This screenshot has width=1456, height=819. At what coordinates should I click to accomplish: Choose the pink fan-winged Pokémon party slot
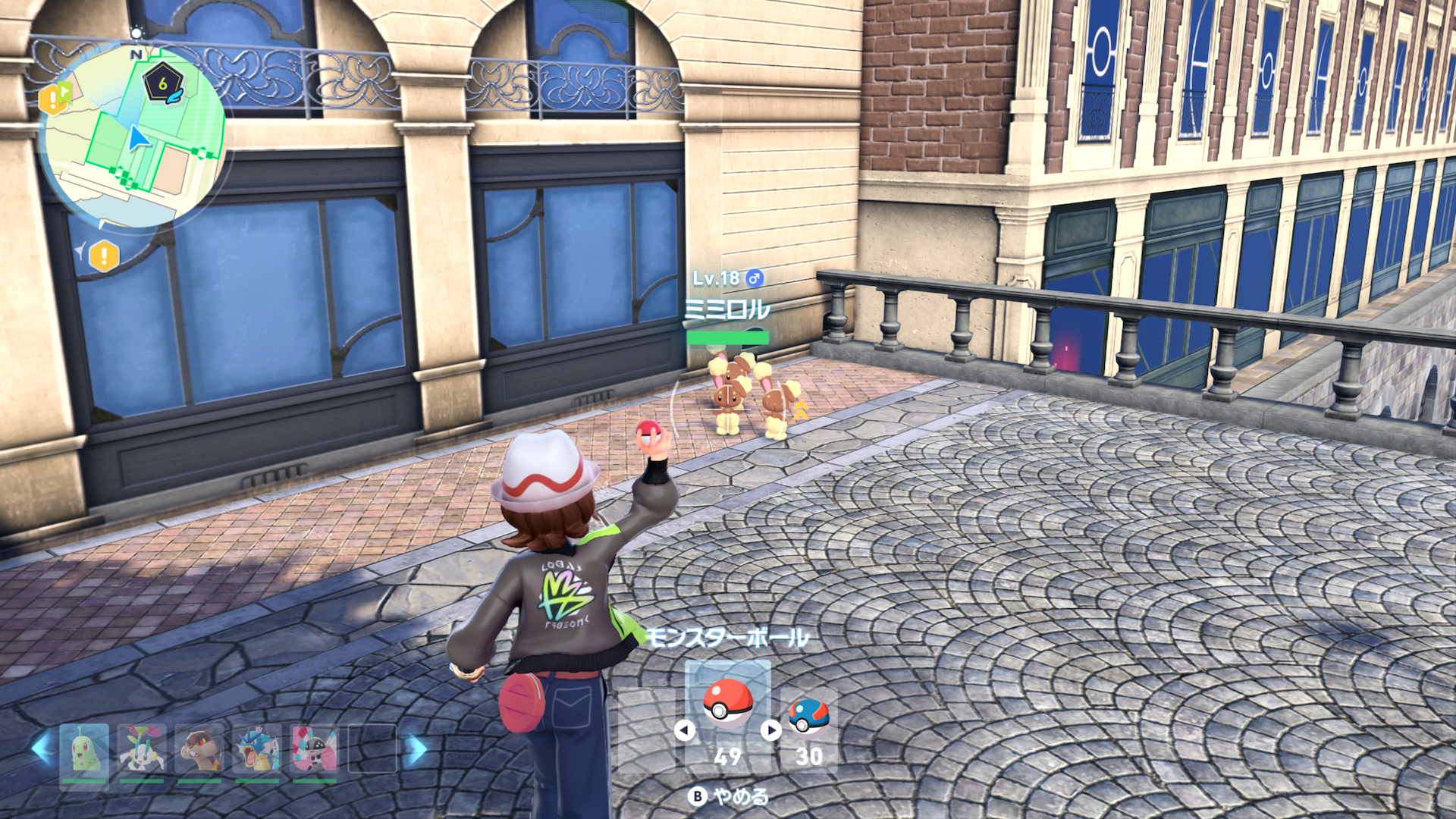[315, 749]
